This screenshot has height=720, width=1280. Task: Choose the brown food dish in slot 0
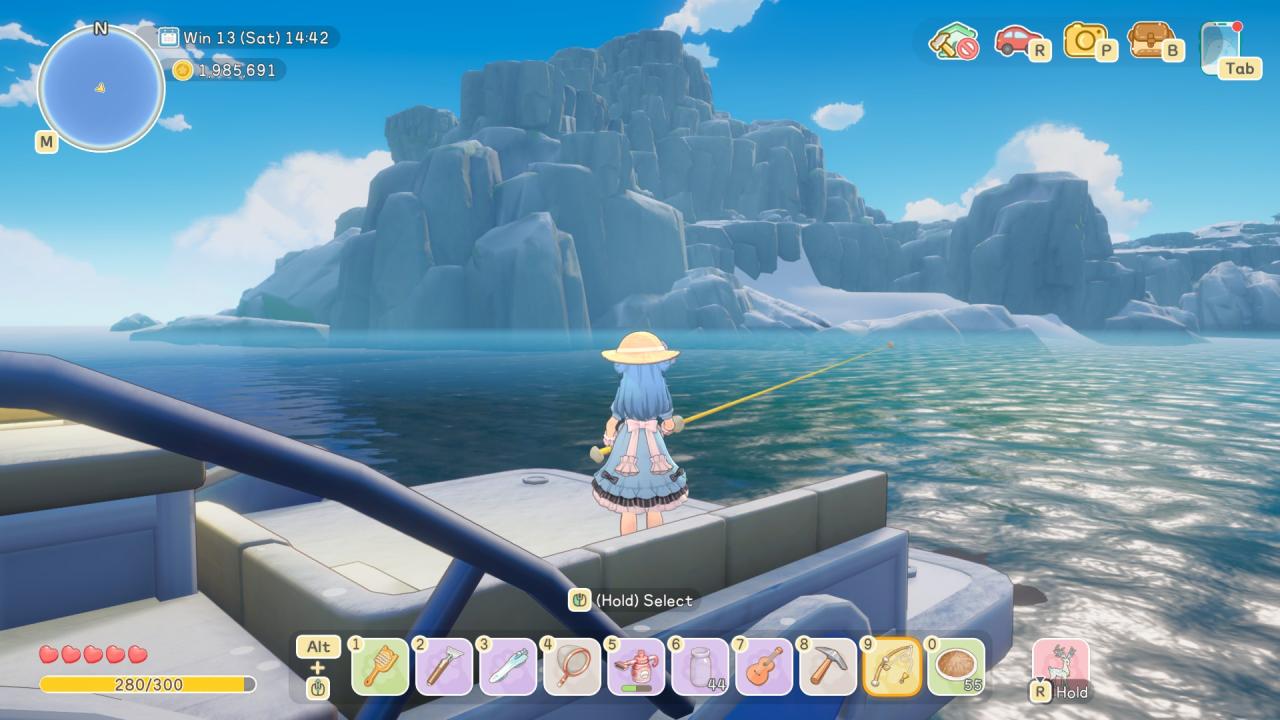coord(956,666)
